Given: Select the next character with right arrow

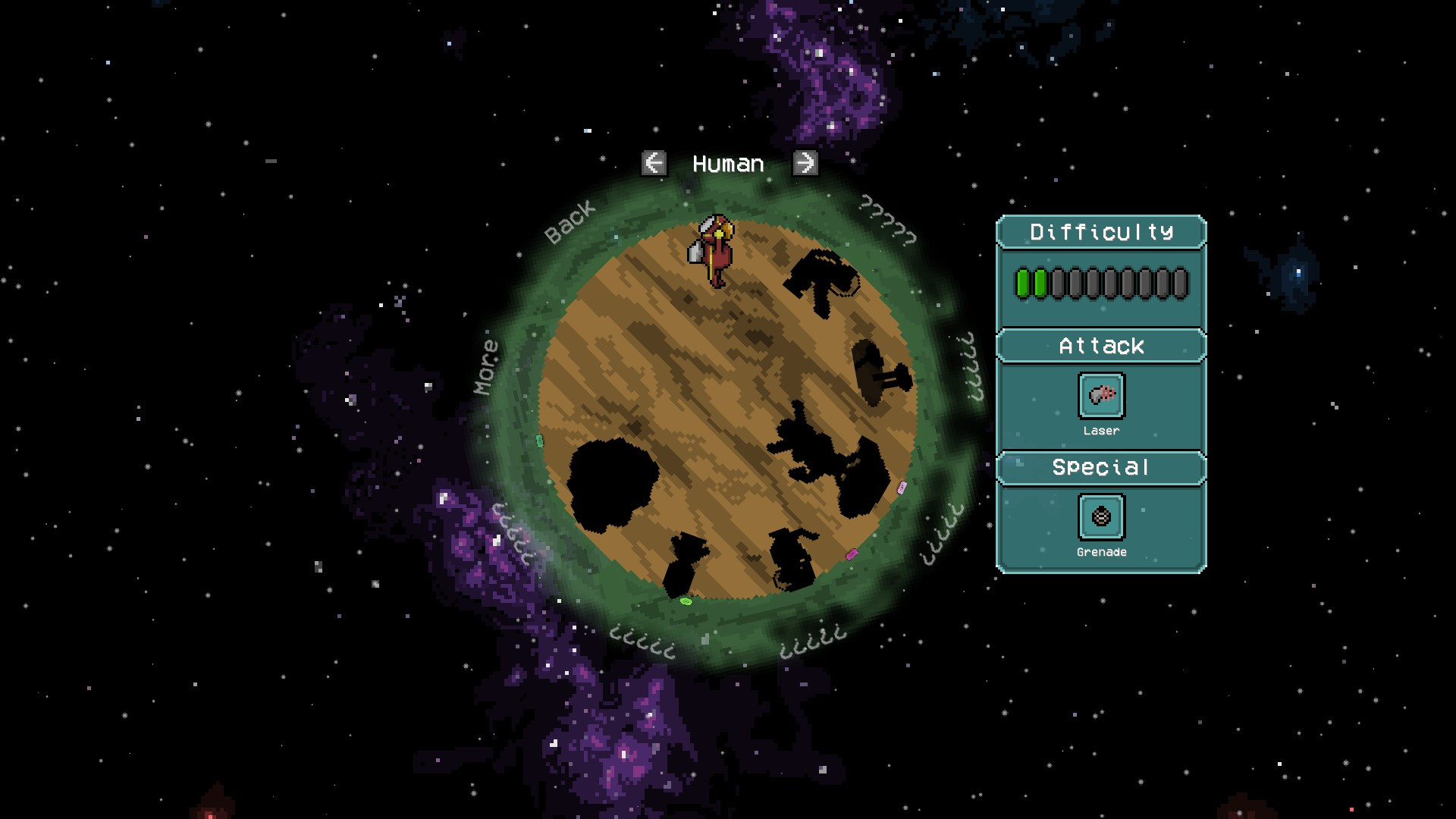Looking at the screenshot, I should (x=805, y=163).
